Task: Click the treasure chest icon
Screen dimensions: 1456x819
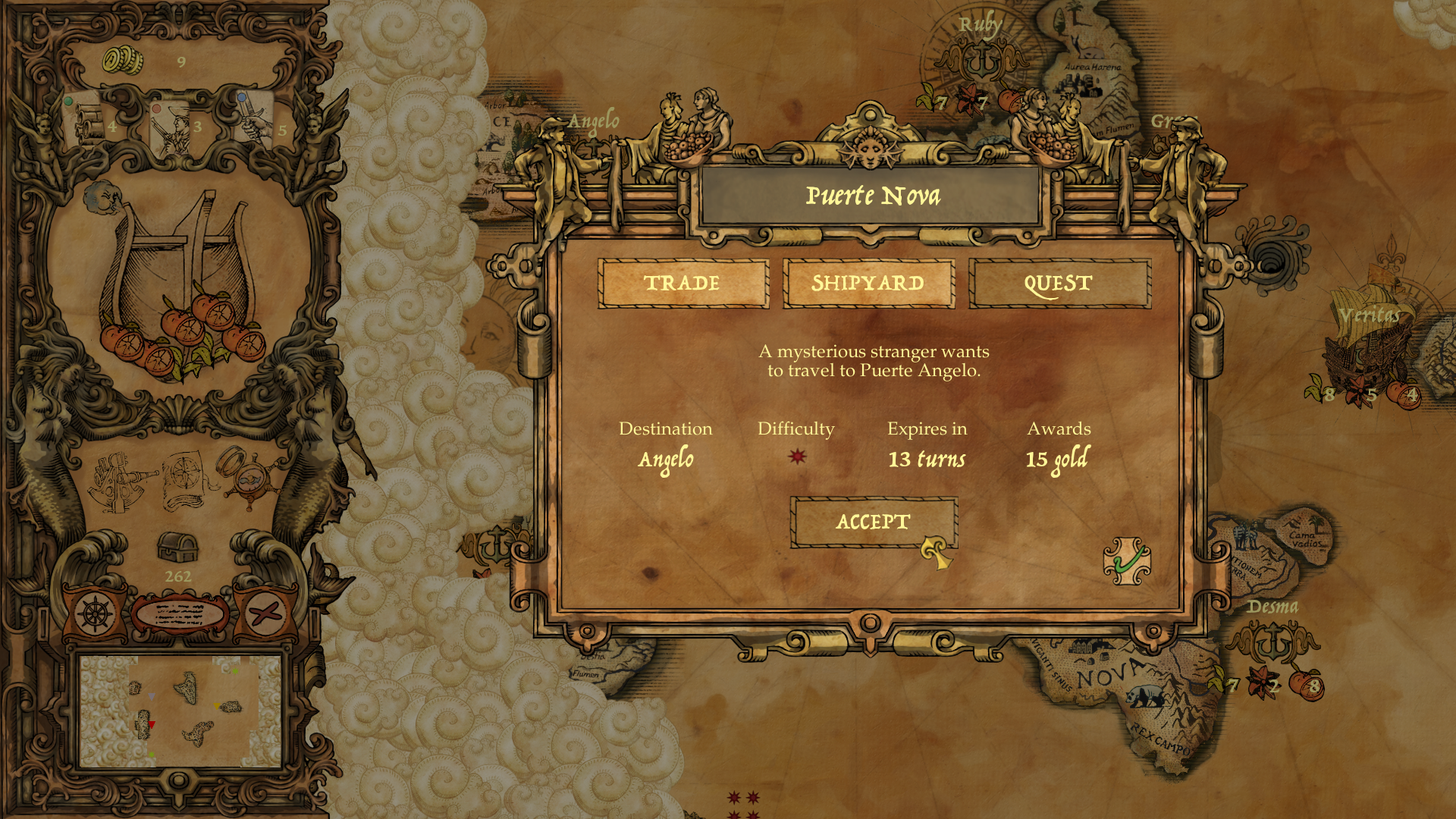Action: click(x=178, y=548)
